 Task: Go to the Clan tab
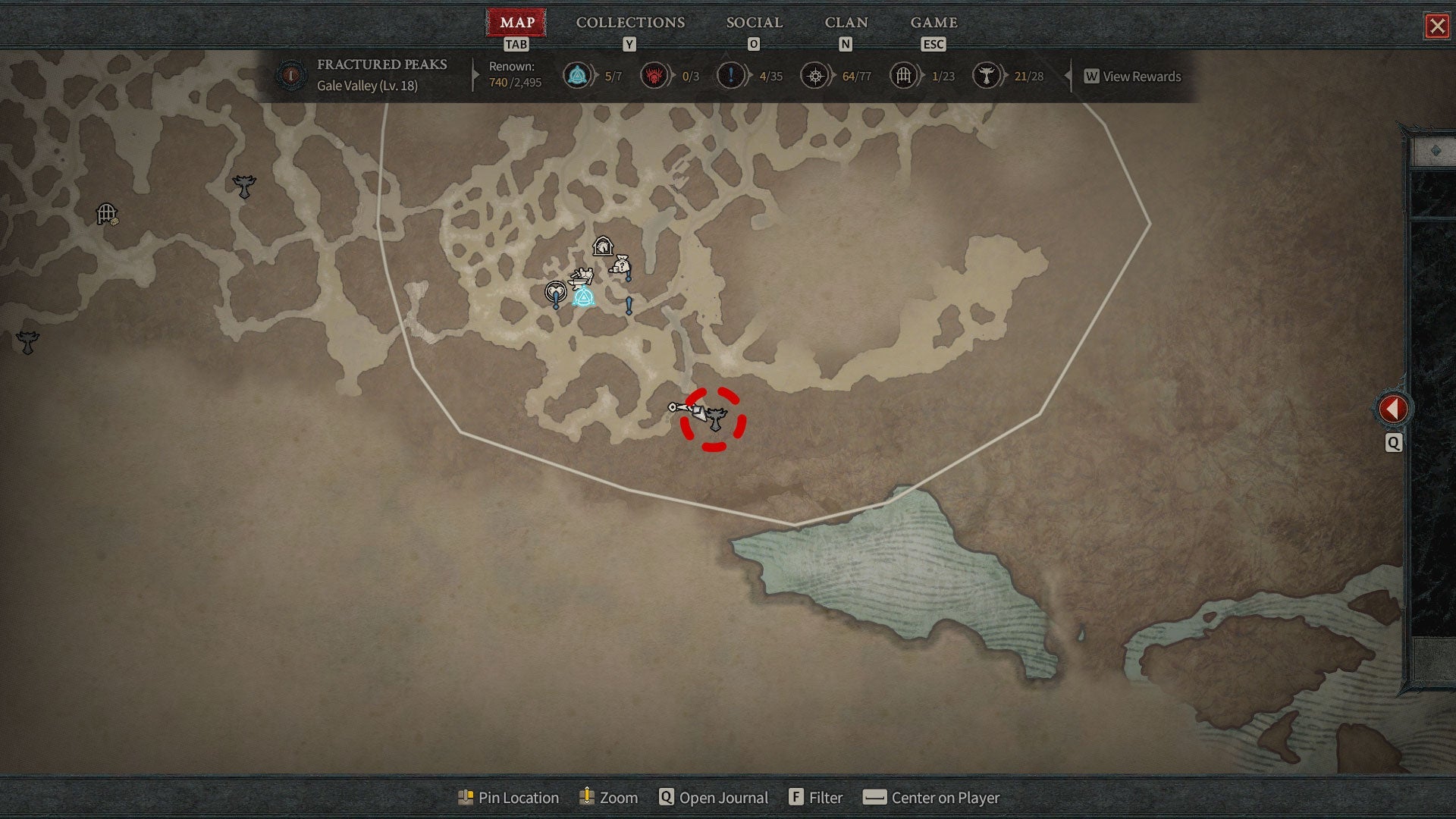846,23
